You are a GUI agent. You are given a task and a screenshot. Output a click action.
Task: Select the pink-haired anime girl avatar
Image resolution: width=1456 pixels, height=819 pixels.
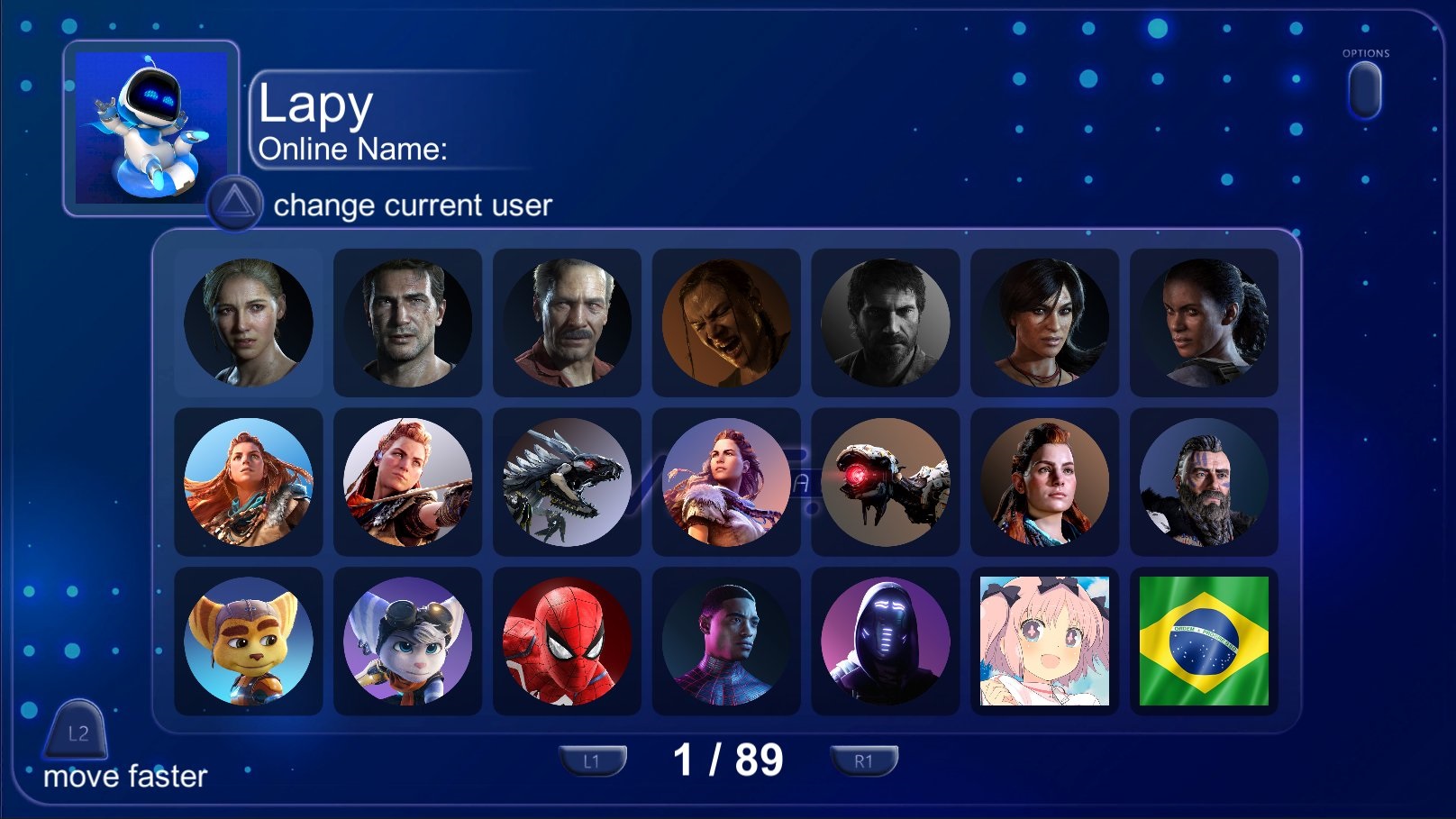tap(1044, 642)
